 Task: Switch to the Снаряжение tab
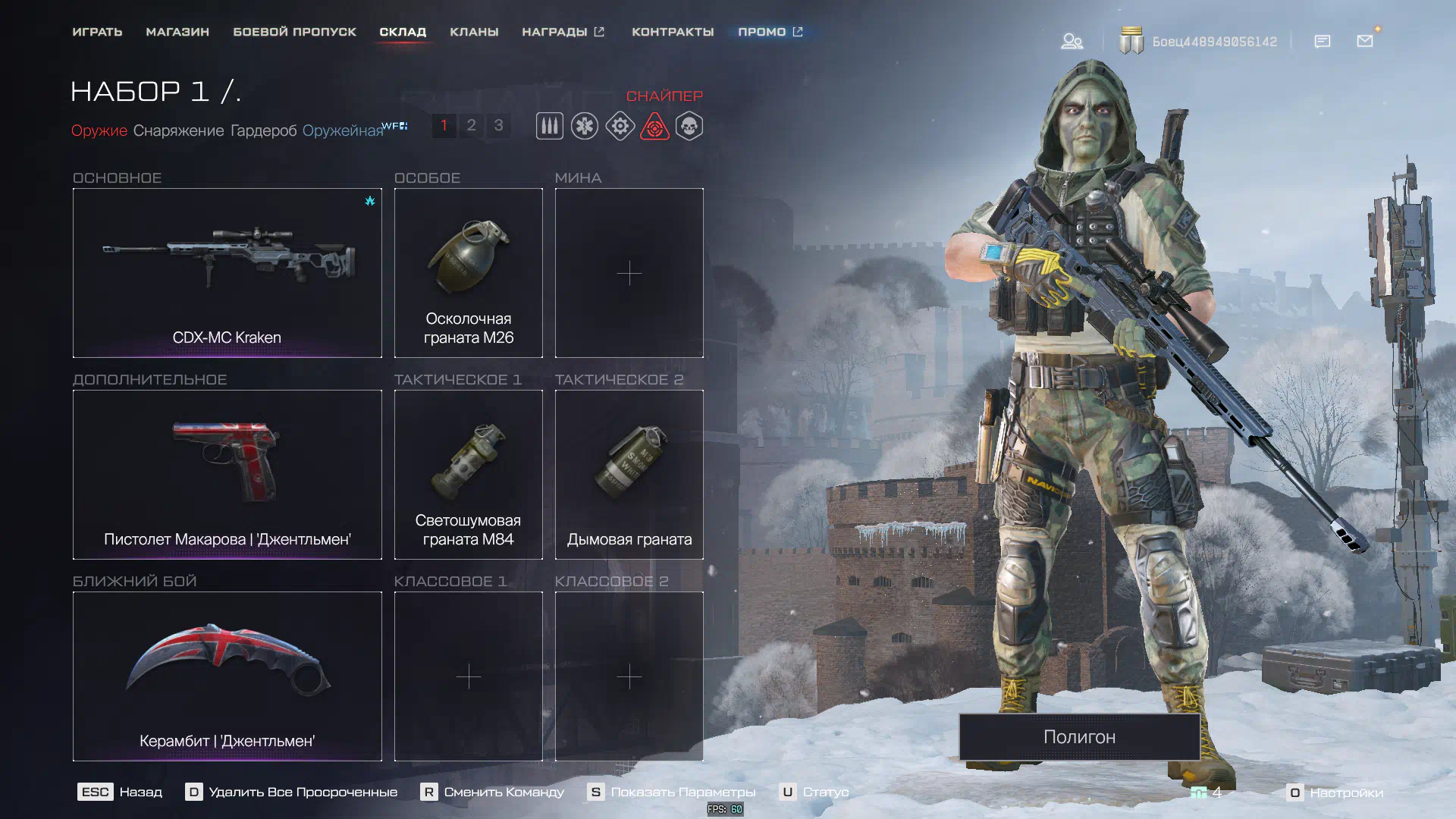(x=178, y=130)
